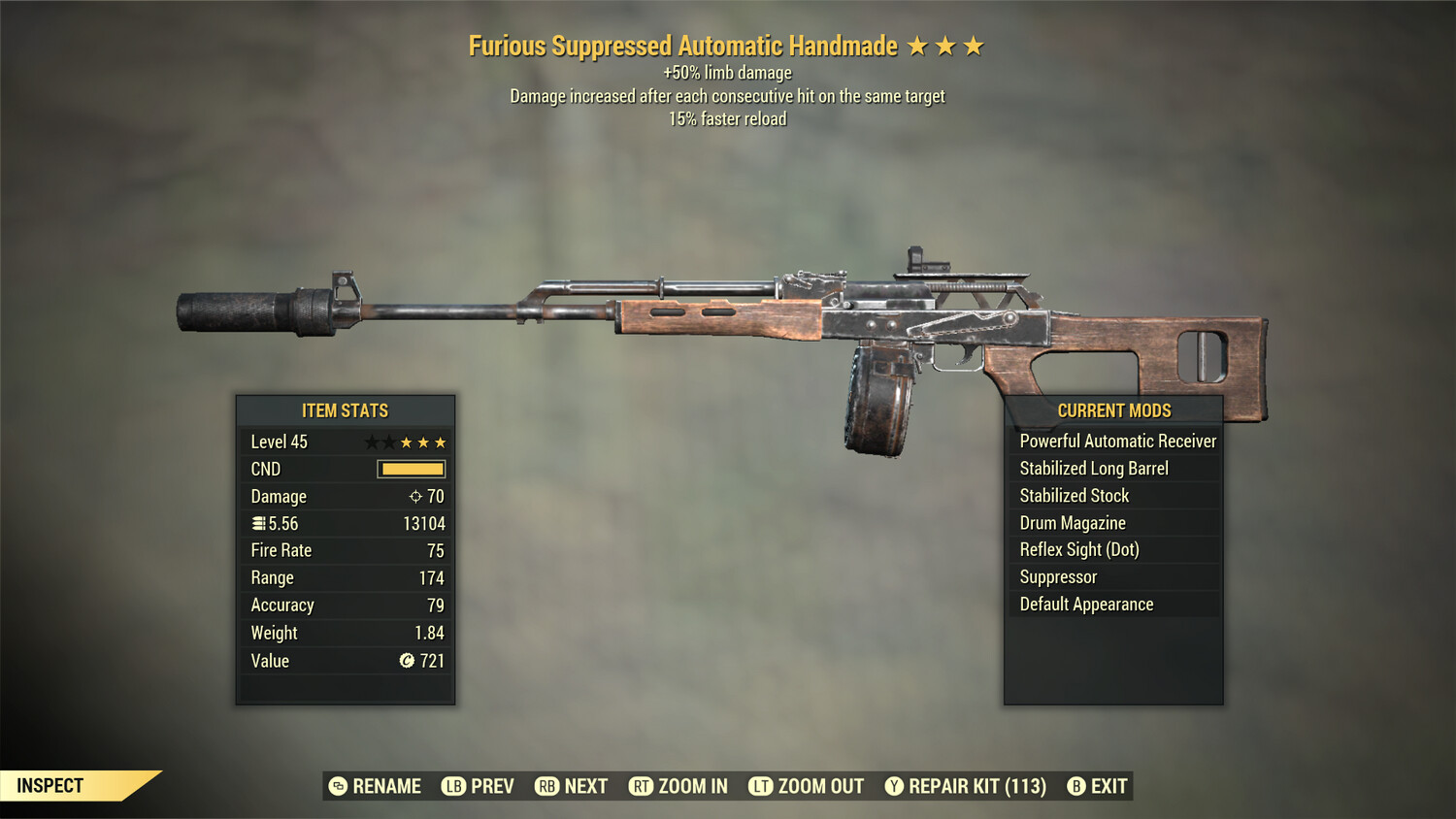This screenshot has height=819, width=1456.
Task: Click the caps icon next to Value 721
Action: [x=408, y=660]
